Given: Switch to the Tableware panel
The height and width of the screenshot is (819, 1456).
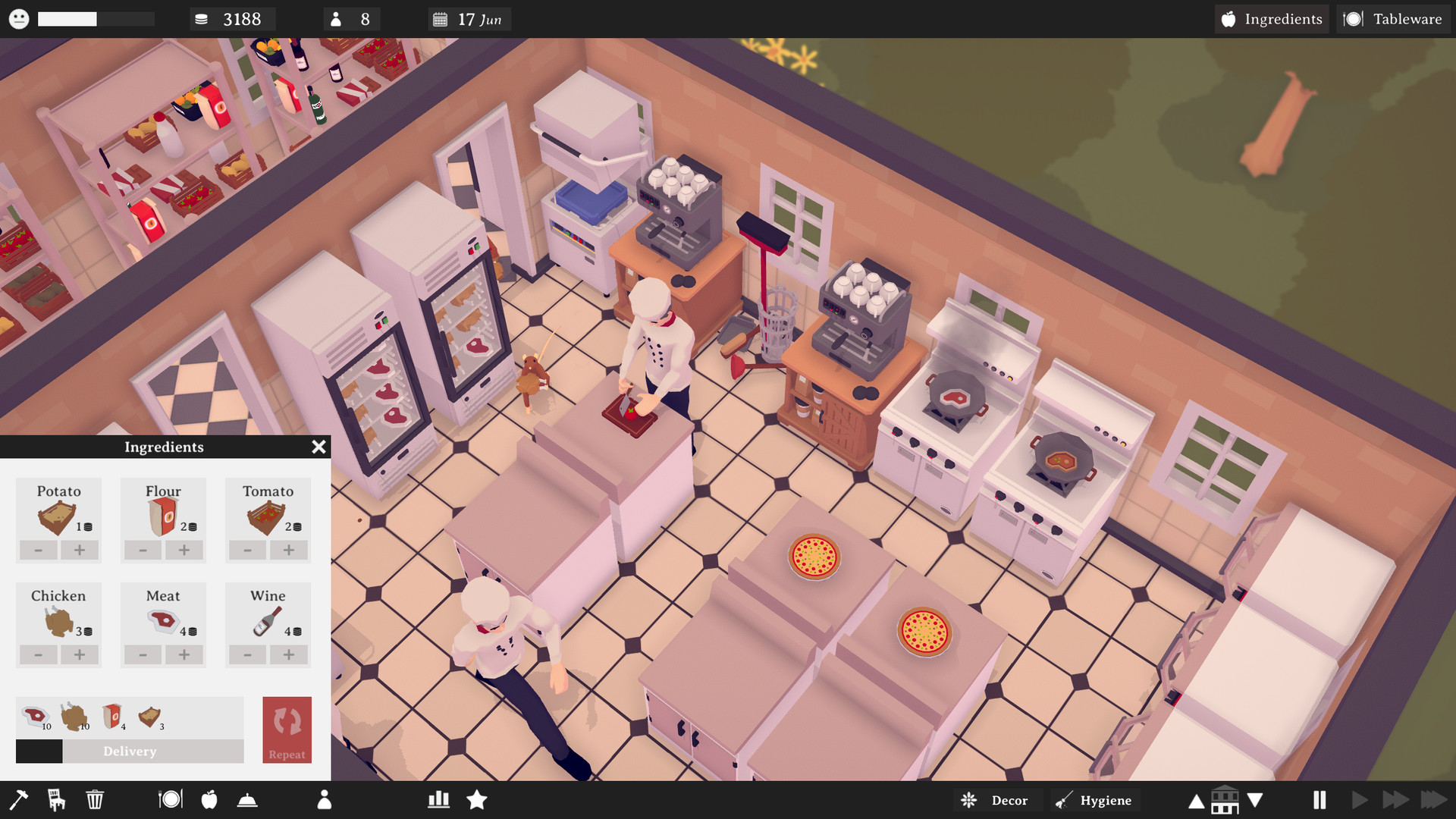Looking at the screenshot, I should click(x=1393, y=19).
